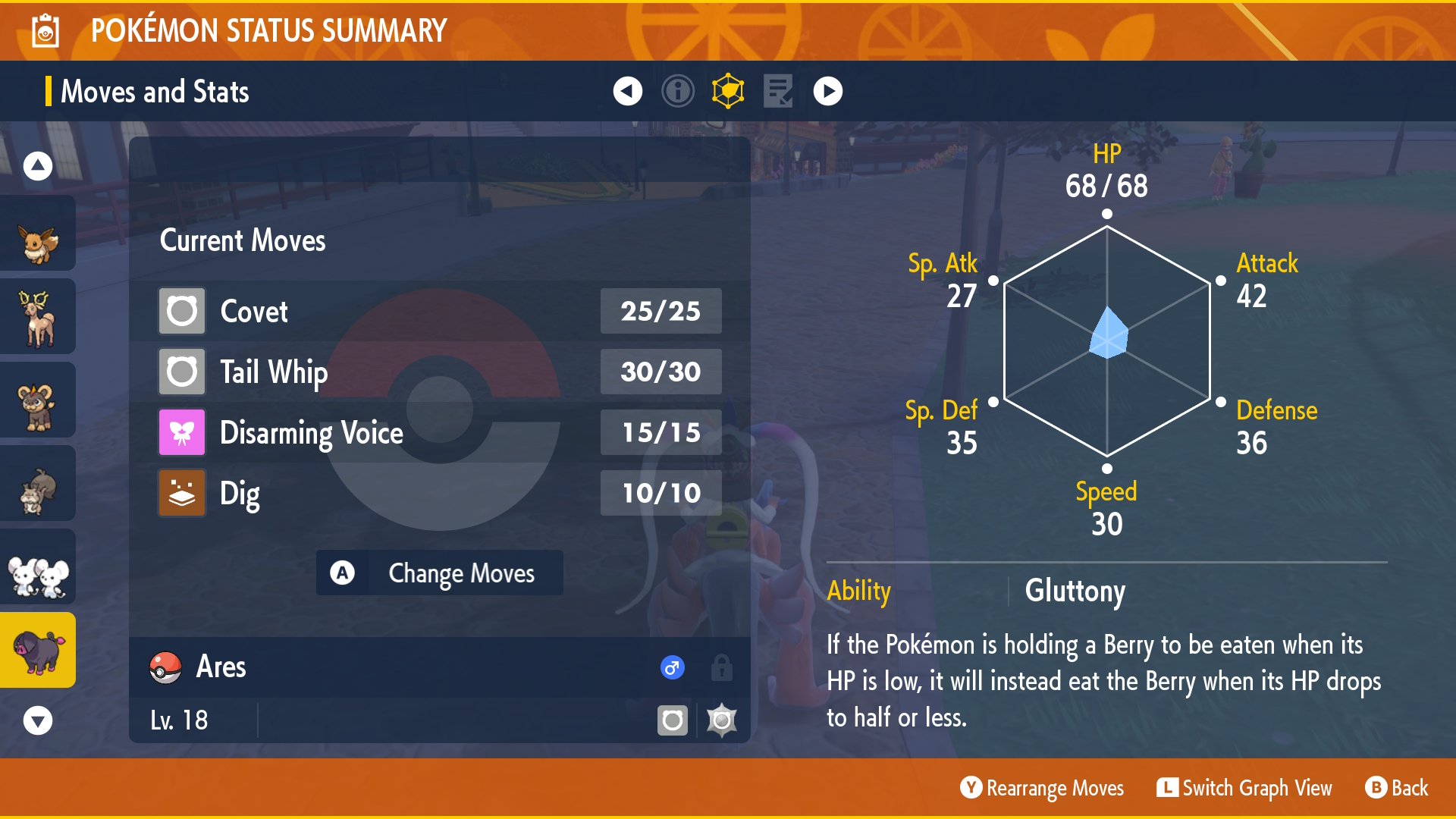
Task: Switch to the info summary tab
Action: pyautogui.click(x=677, y=91)
